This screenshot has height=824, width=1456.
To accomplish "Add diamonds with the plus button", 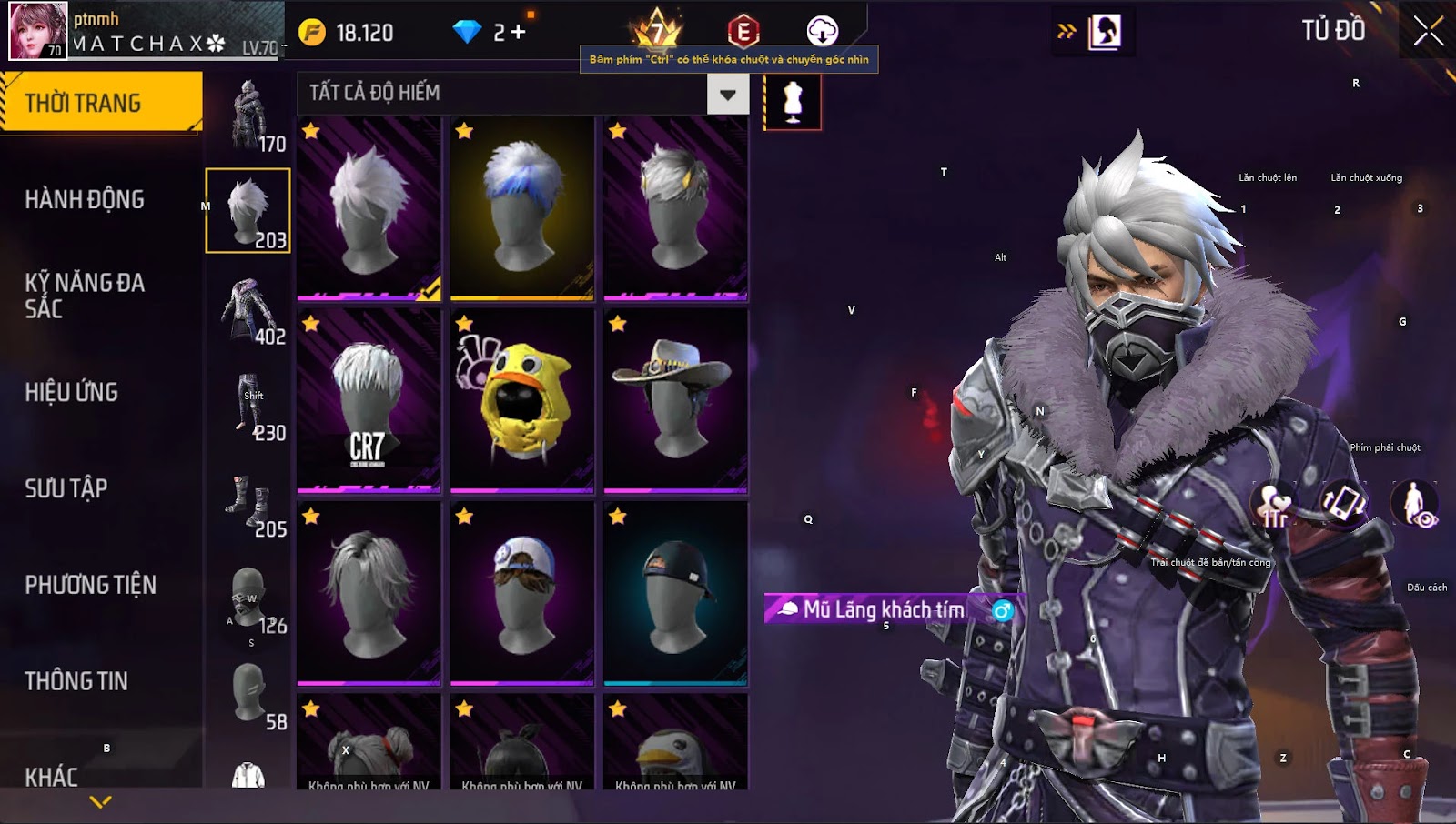I will (x=518, y=33).
